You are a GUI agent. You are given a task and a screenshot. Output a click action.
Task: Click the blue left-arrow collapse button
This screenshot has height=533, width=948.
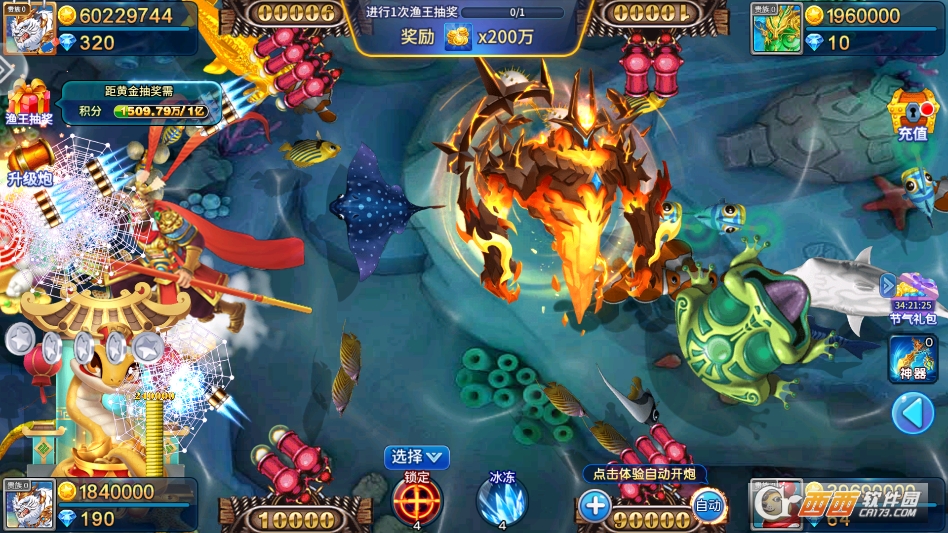[912, 413]
